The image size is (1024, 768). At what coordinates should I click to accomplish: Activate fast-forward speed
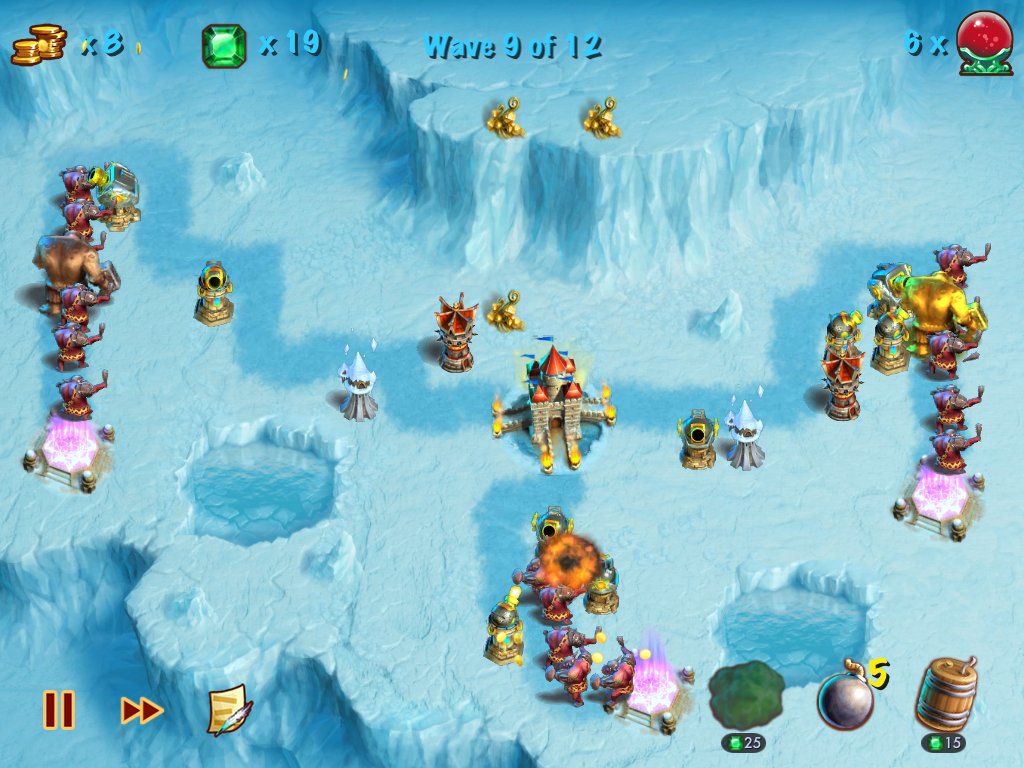pyautogui.click(x=142, y=710)
